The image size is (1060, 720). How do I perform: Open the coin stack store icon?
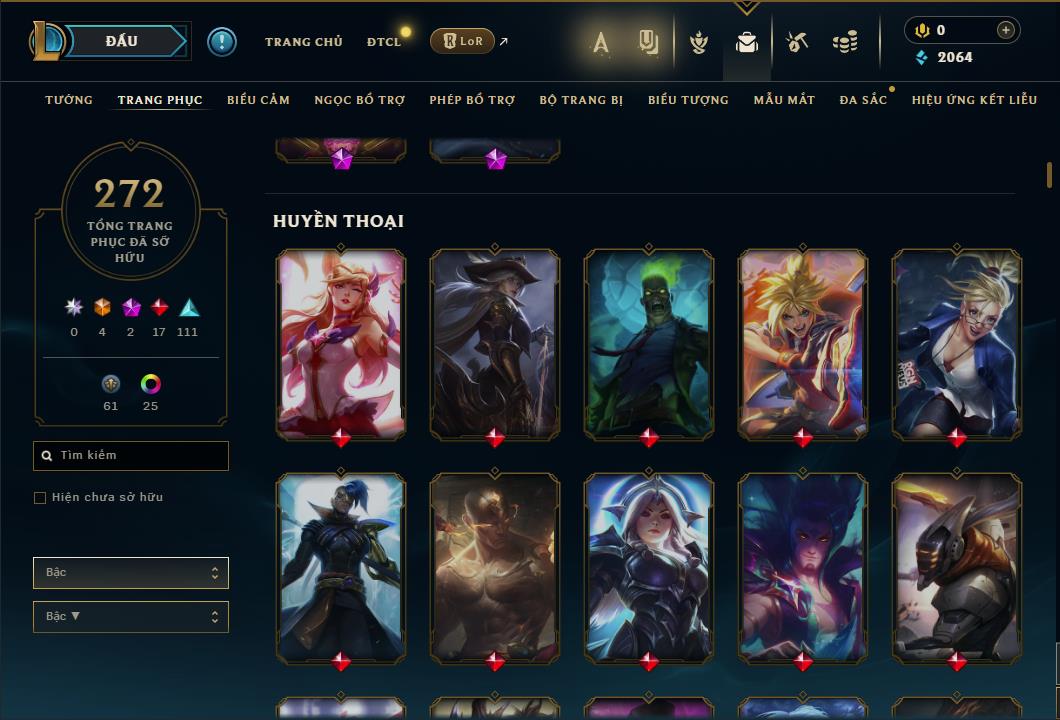point(845,42)
